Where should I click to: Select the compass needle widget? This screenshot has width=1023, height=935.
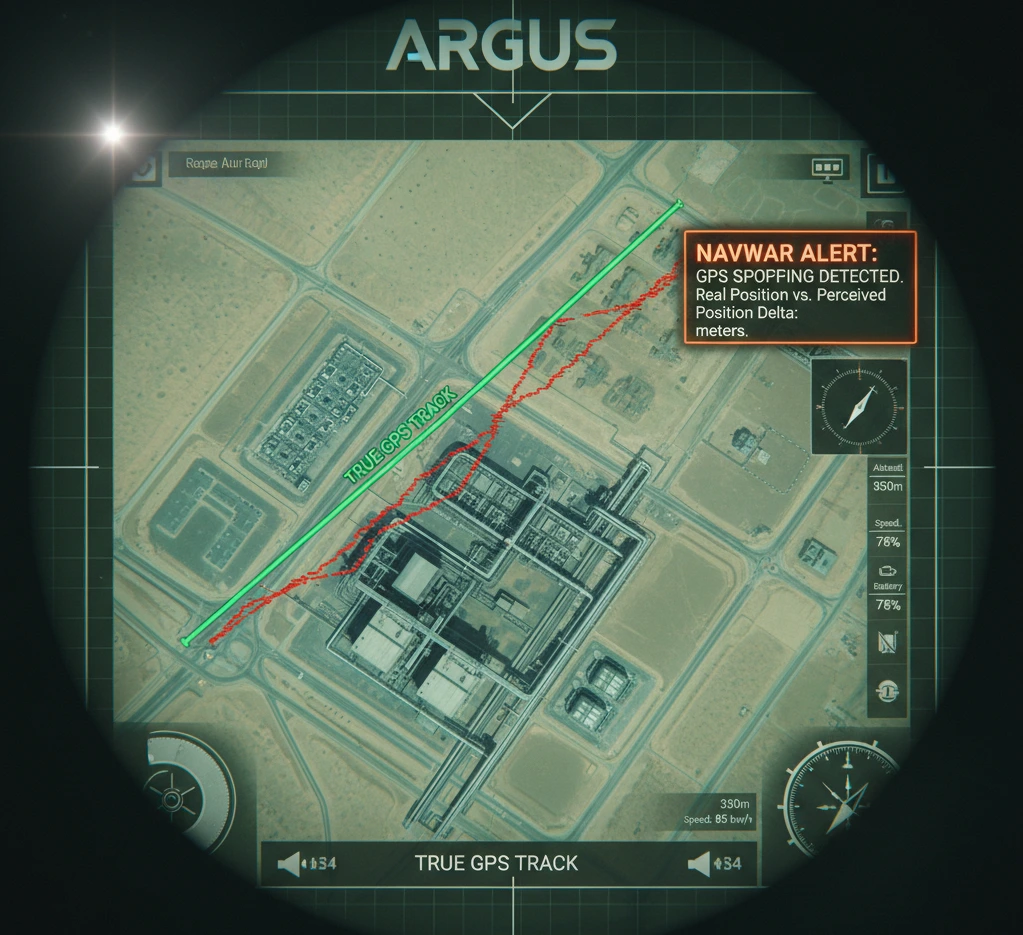(x=859, y=407)
